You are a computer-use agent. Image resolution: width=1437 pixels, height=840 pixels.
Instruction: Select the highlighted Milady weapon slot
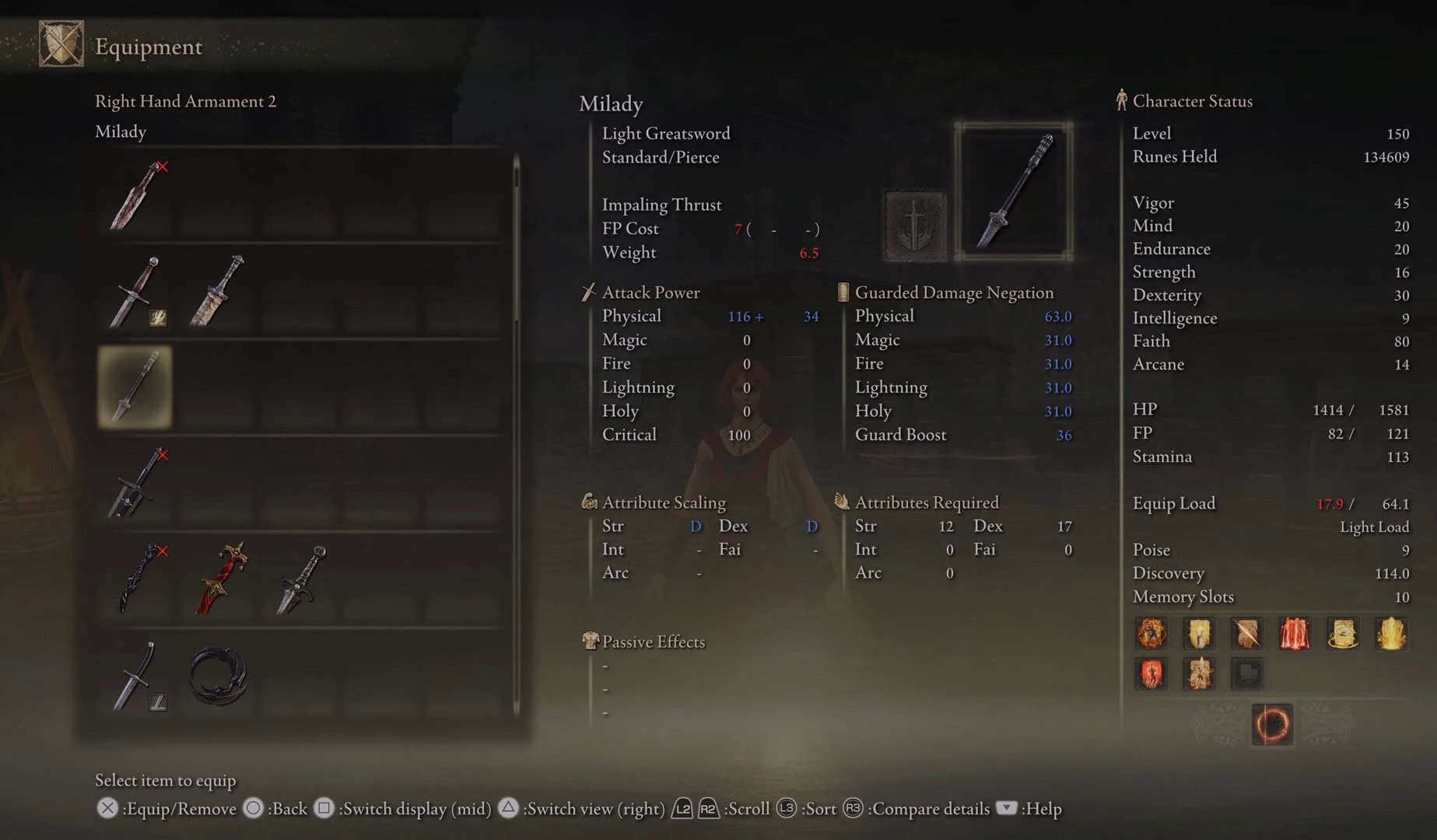point(135,387)
